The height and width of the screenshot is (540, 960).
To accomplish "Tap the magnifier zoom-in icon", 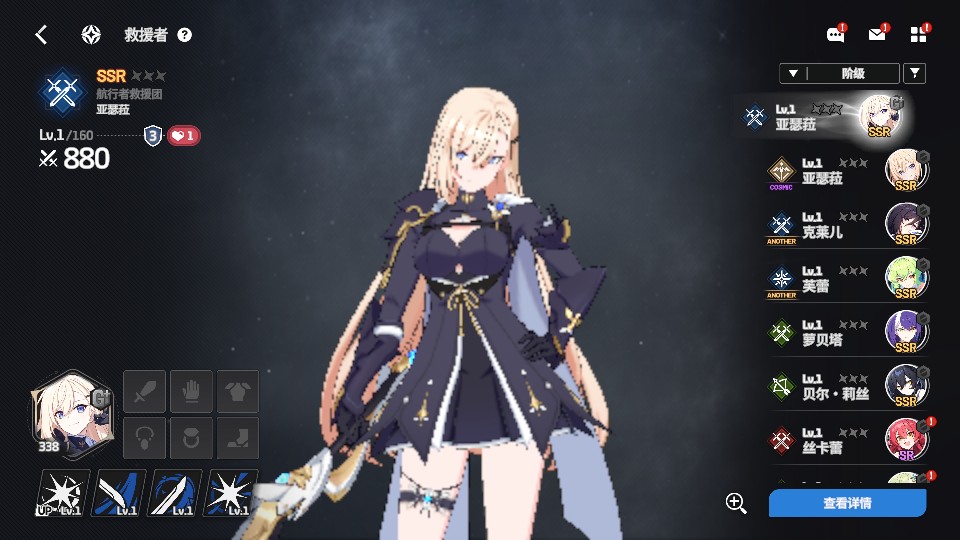I will pos(736,503).
